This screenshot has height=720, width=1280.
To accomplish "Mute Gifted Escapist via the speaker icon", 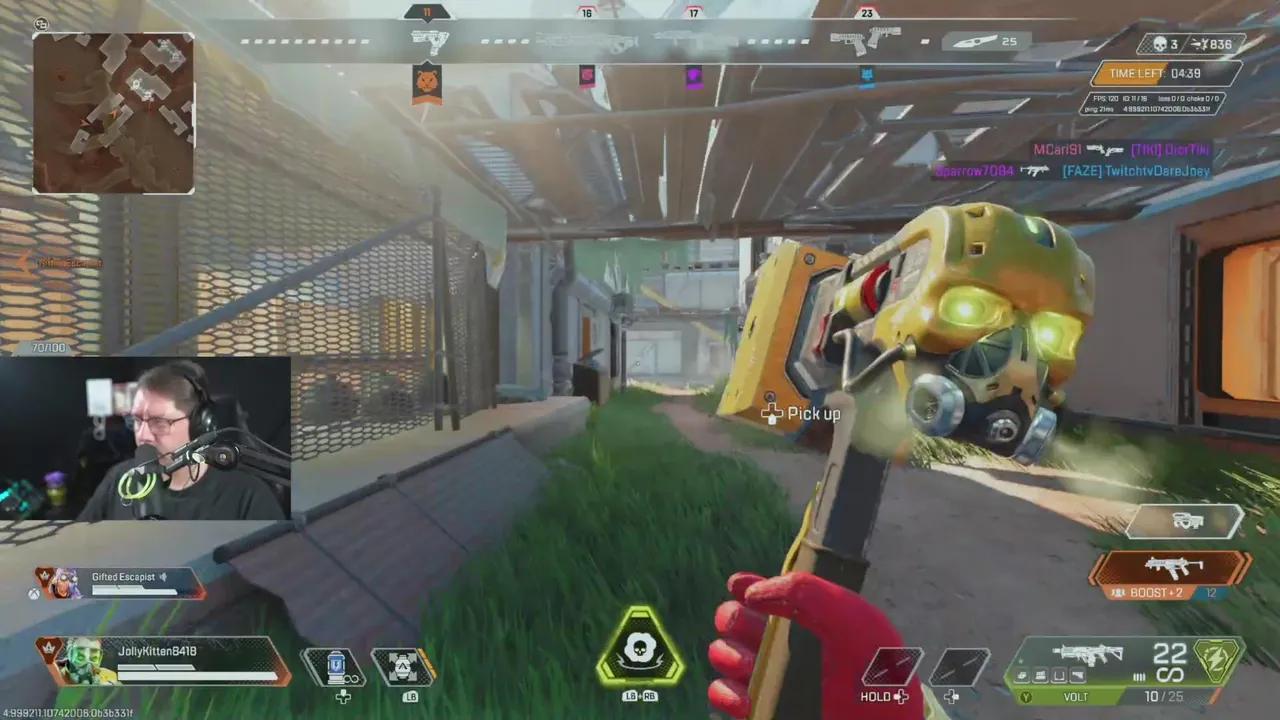I will tap(162, 576).
